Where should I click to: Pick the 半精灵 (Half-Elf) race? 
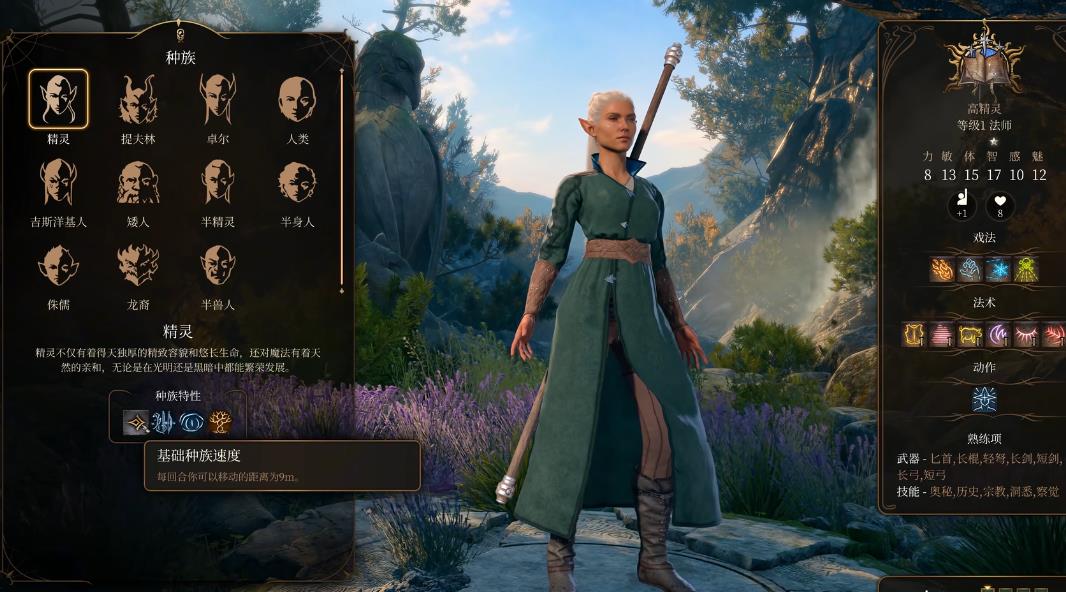217,182
